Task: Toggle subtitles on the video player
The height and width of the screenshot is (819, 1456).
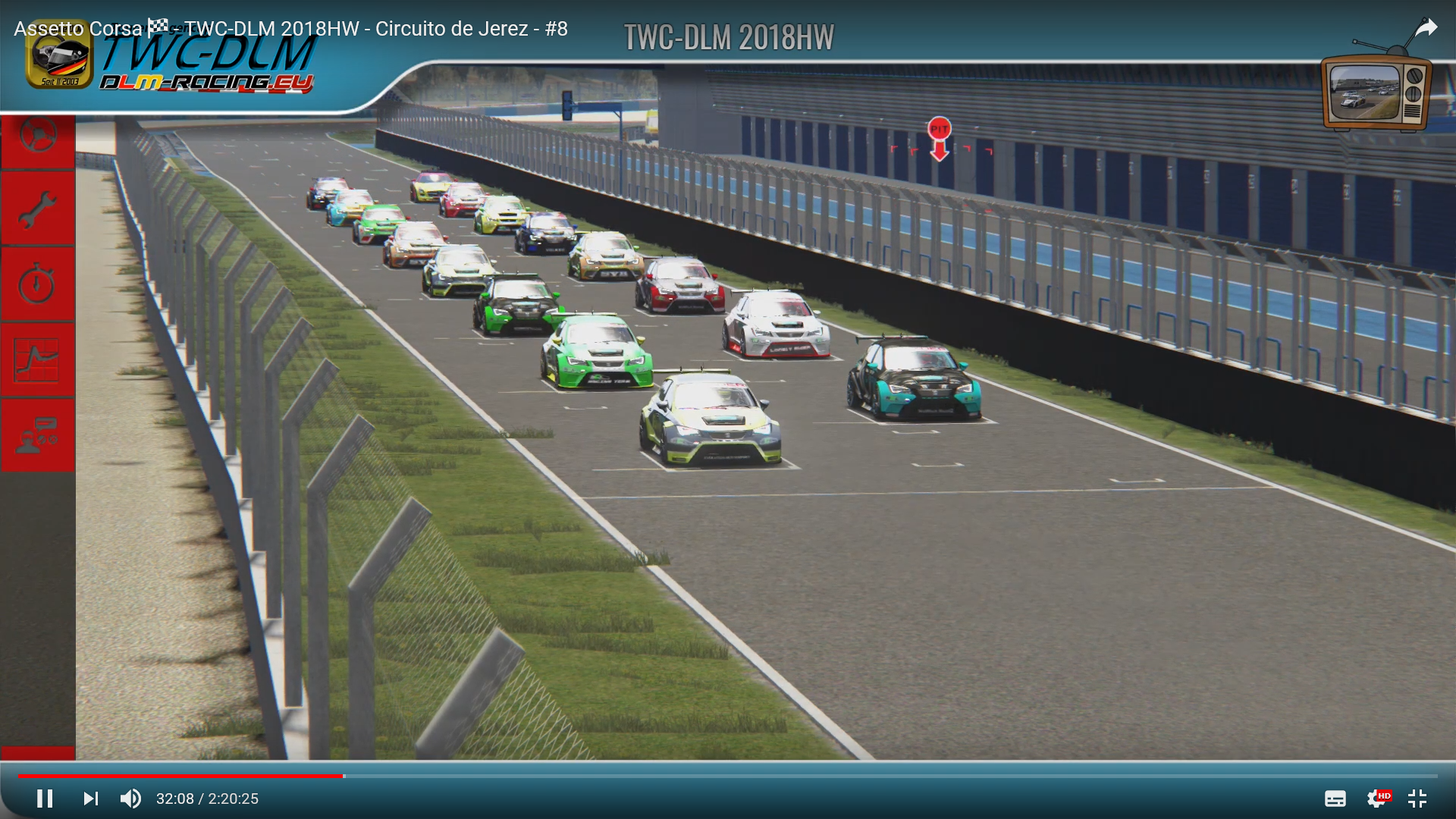Action: pos(1335,799)
